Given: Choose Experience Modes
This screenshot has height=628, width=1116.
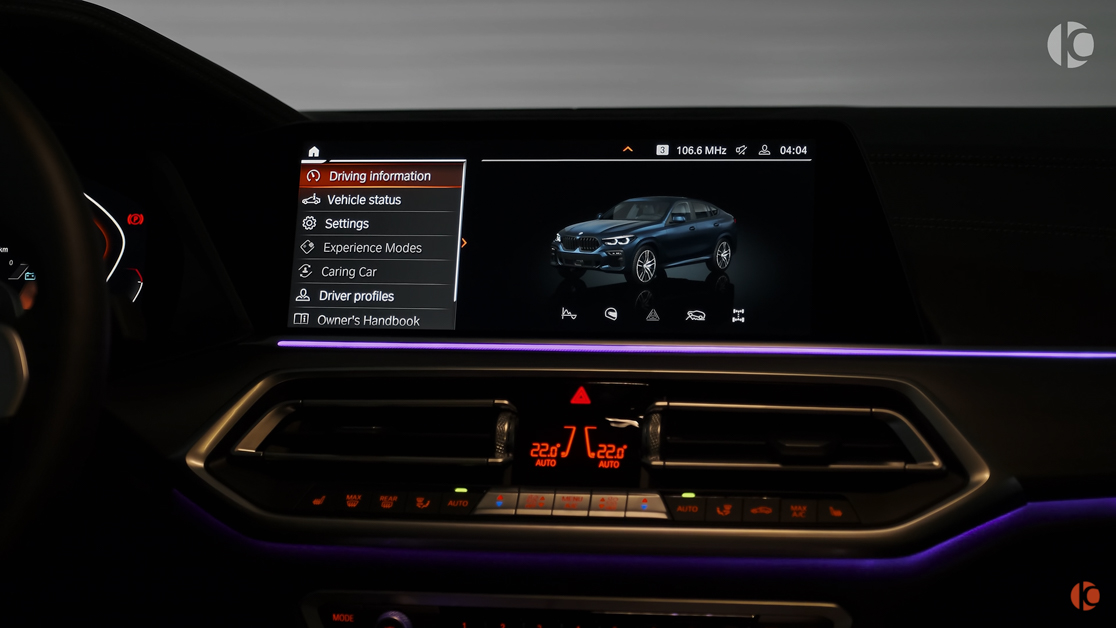Looking at the screenshot, I should click(372, 248).
